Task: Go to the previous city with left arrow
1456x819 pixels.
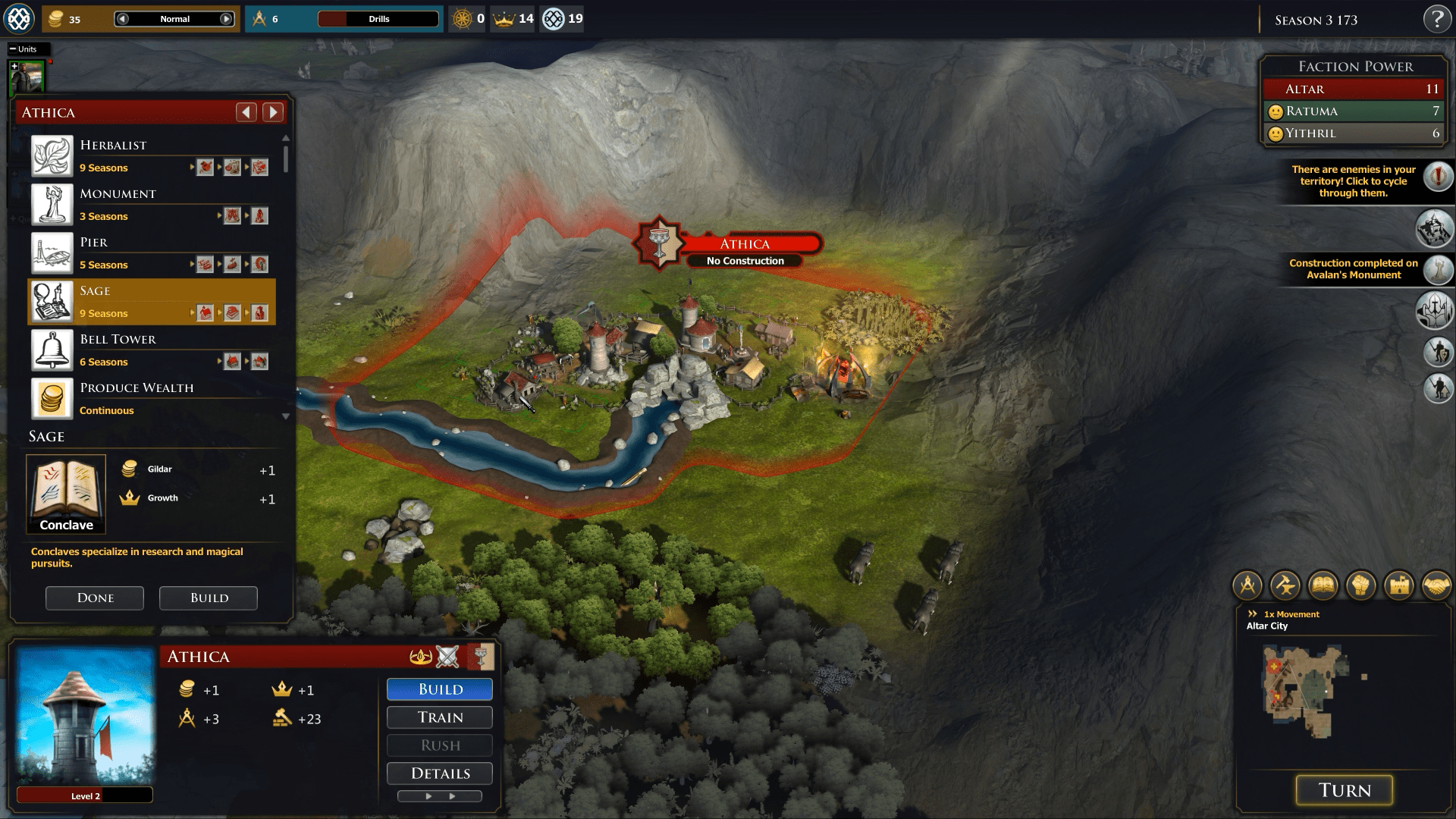Action: (246, 112)
